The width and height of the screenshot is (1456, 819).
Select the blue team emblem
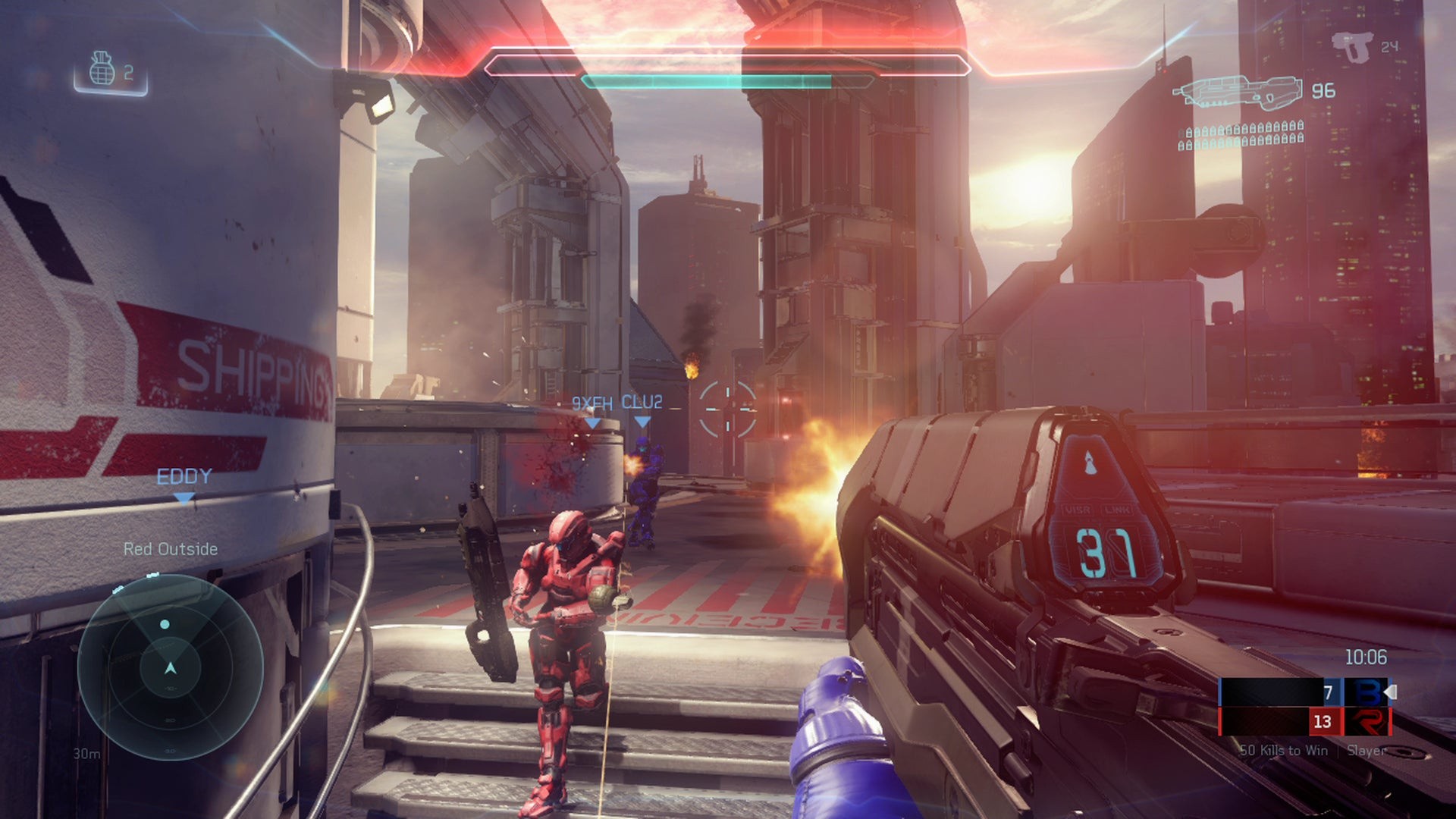pyautogui.click(x=1366, y=692)
